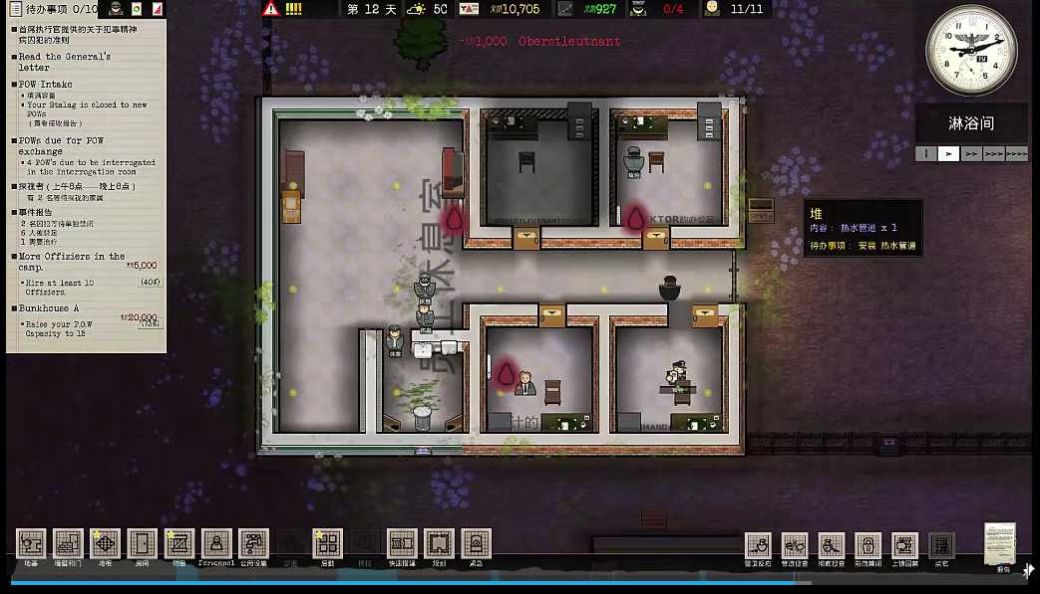Click the padlock lockdown button
The image size is (1040, 594).
coord(868,546)
